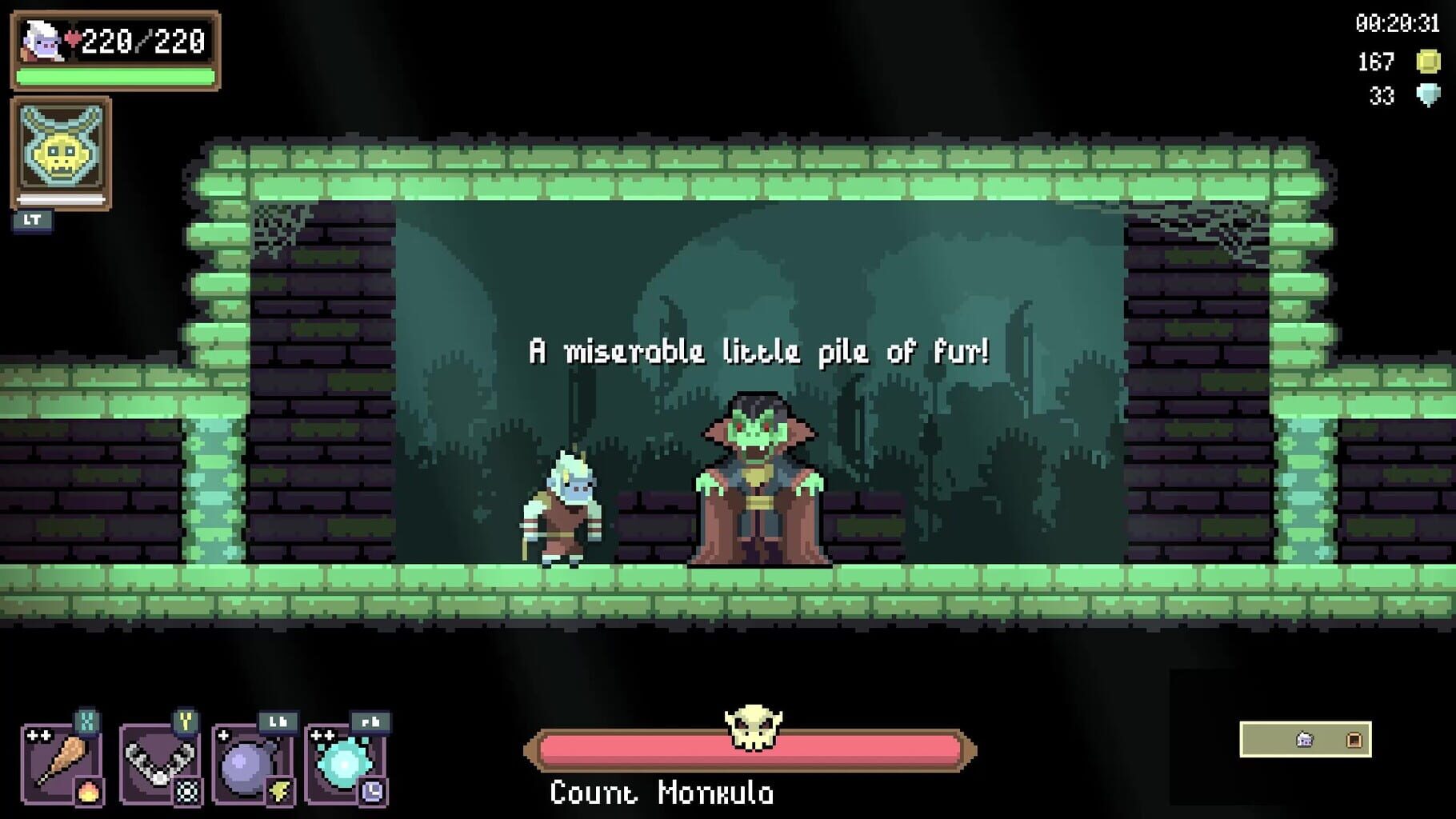This screenshot has height=819, width=1456.
Task: Click the blue gem currency icon
Action: click(1428, 94)
